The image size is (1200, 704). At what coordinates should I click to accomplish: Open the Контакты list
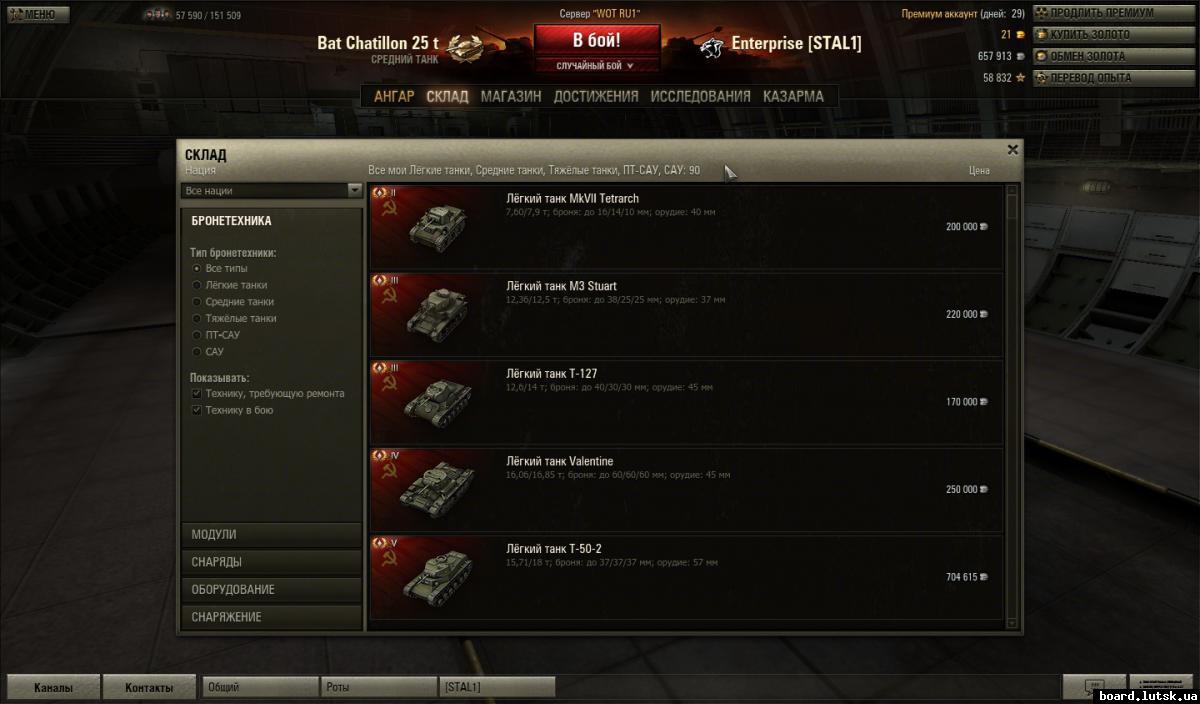[x=148, y=688]
